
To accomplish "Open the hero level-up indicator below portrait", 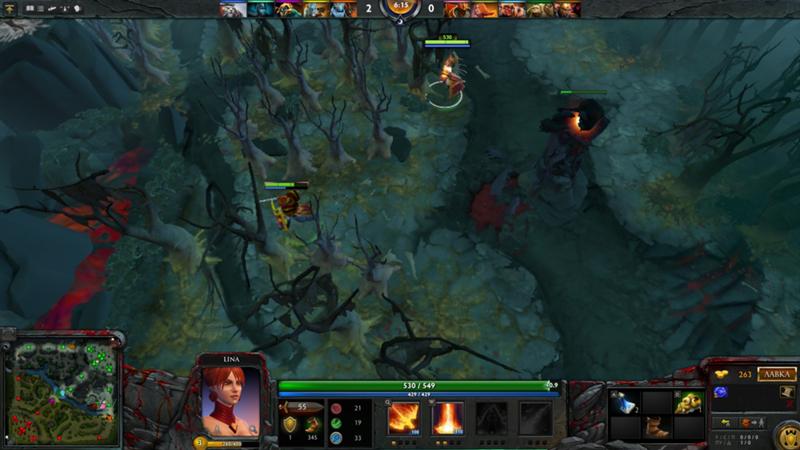I will click(199, 441).
